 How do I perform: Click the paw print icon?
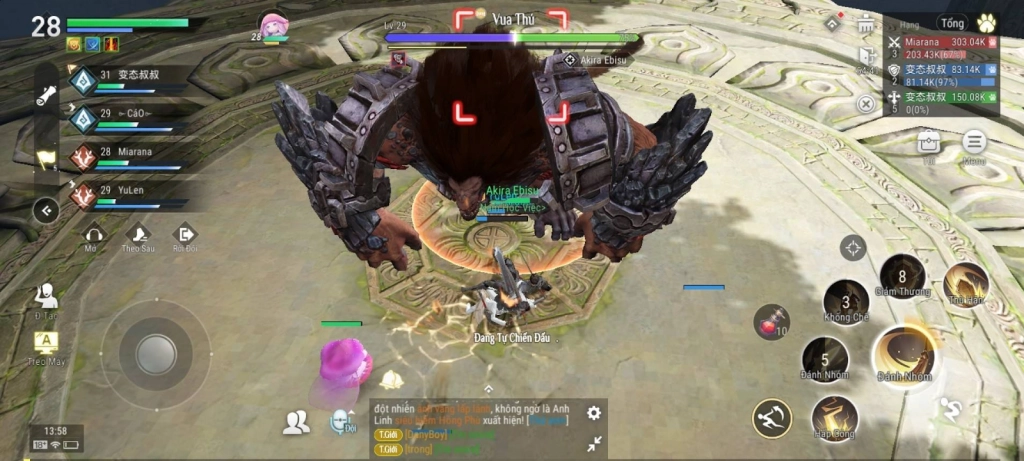point(986,23)
